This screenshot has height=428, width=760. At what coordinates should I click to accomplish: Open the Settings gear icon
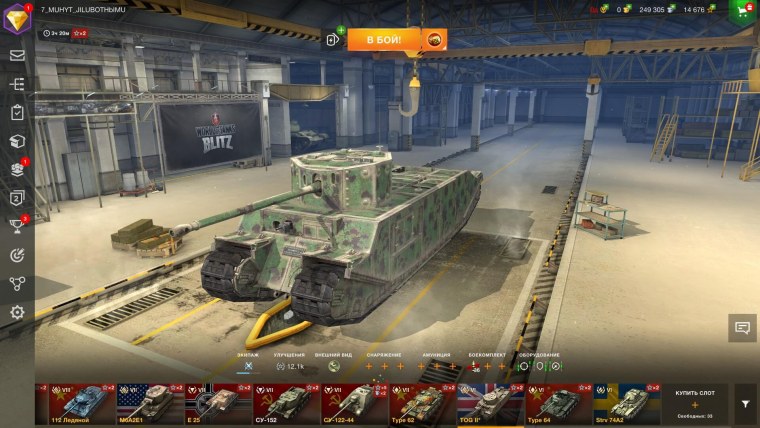(17, 312)
